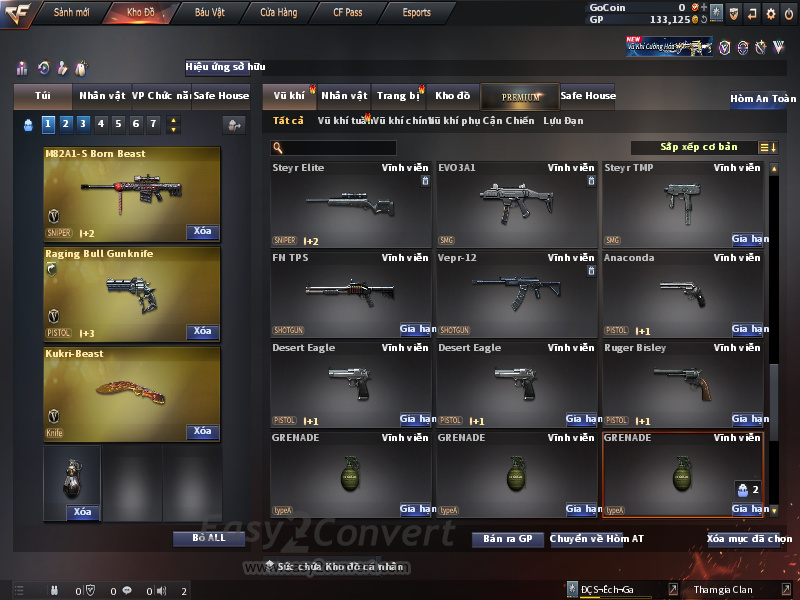Click Xóa mục đã chọn button

click(749, 539)
